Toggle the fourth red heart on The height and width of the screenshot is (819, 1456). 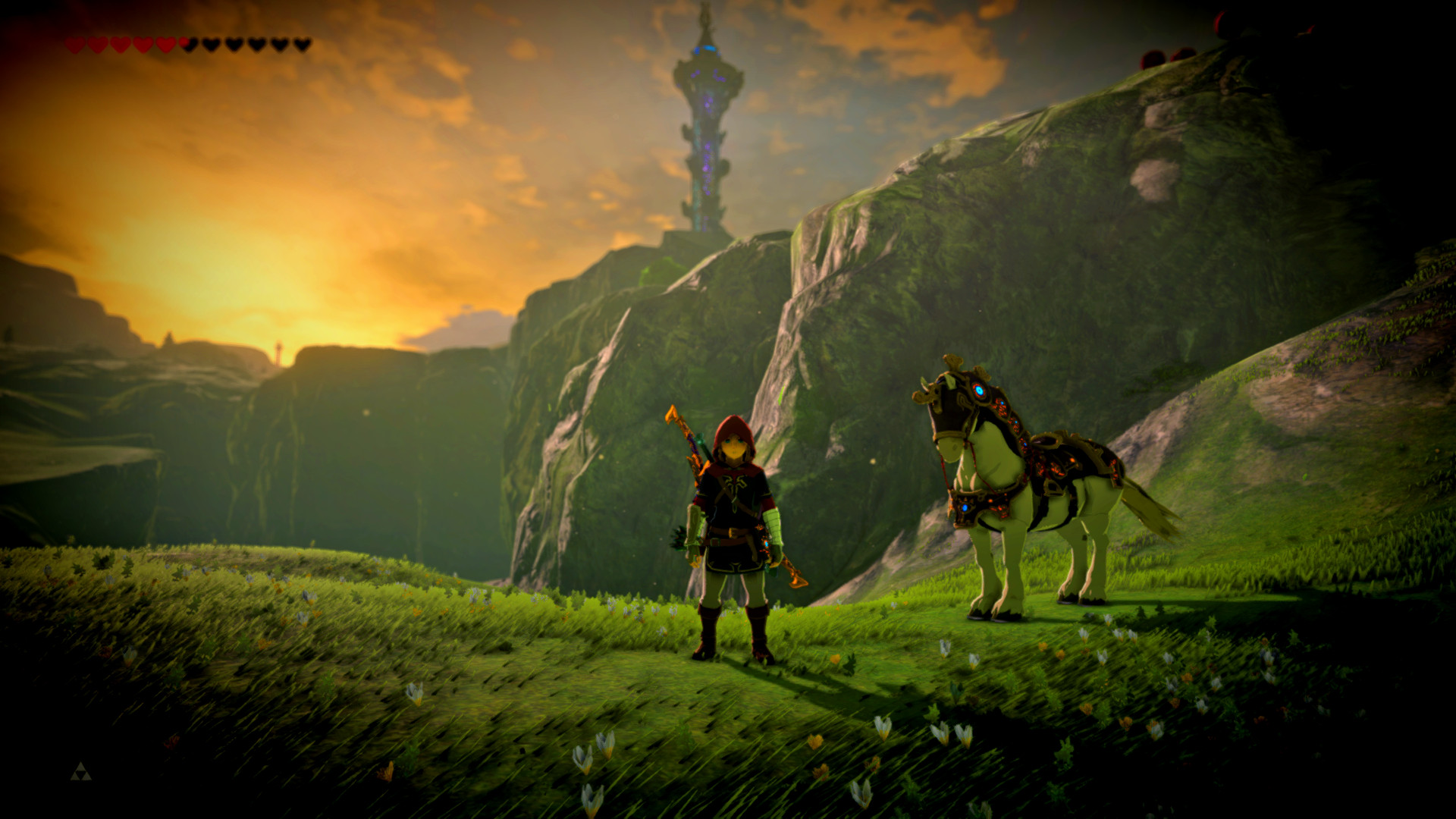(x=141, y=43)
